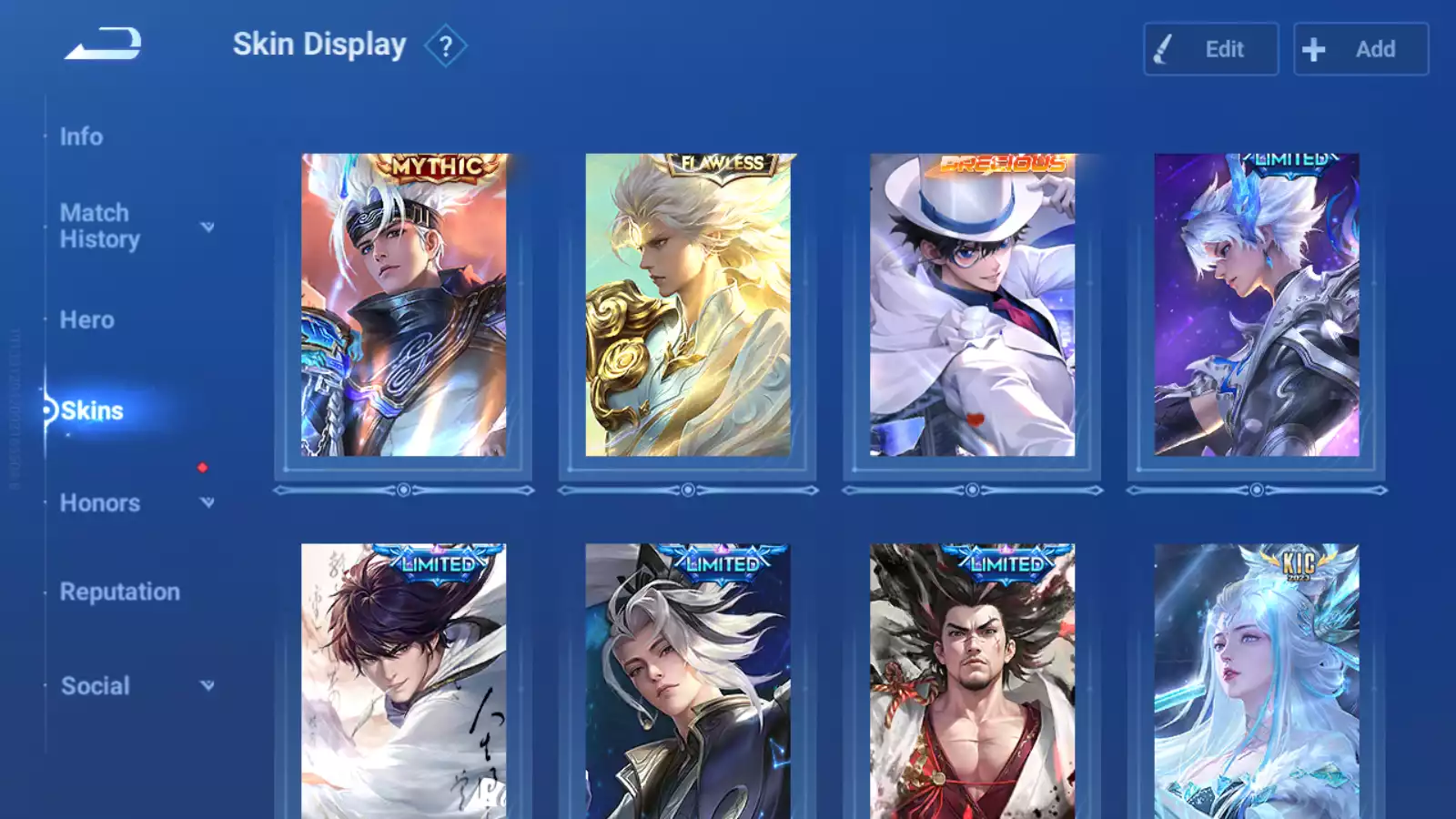1456x819 pixels.
Task: Go back using the top-left arrow
Action: [x=103, y=44]
